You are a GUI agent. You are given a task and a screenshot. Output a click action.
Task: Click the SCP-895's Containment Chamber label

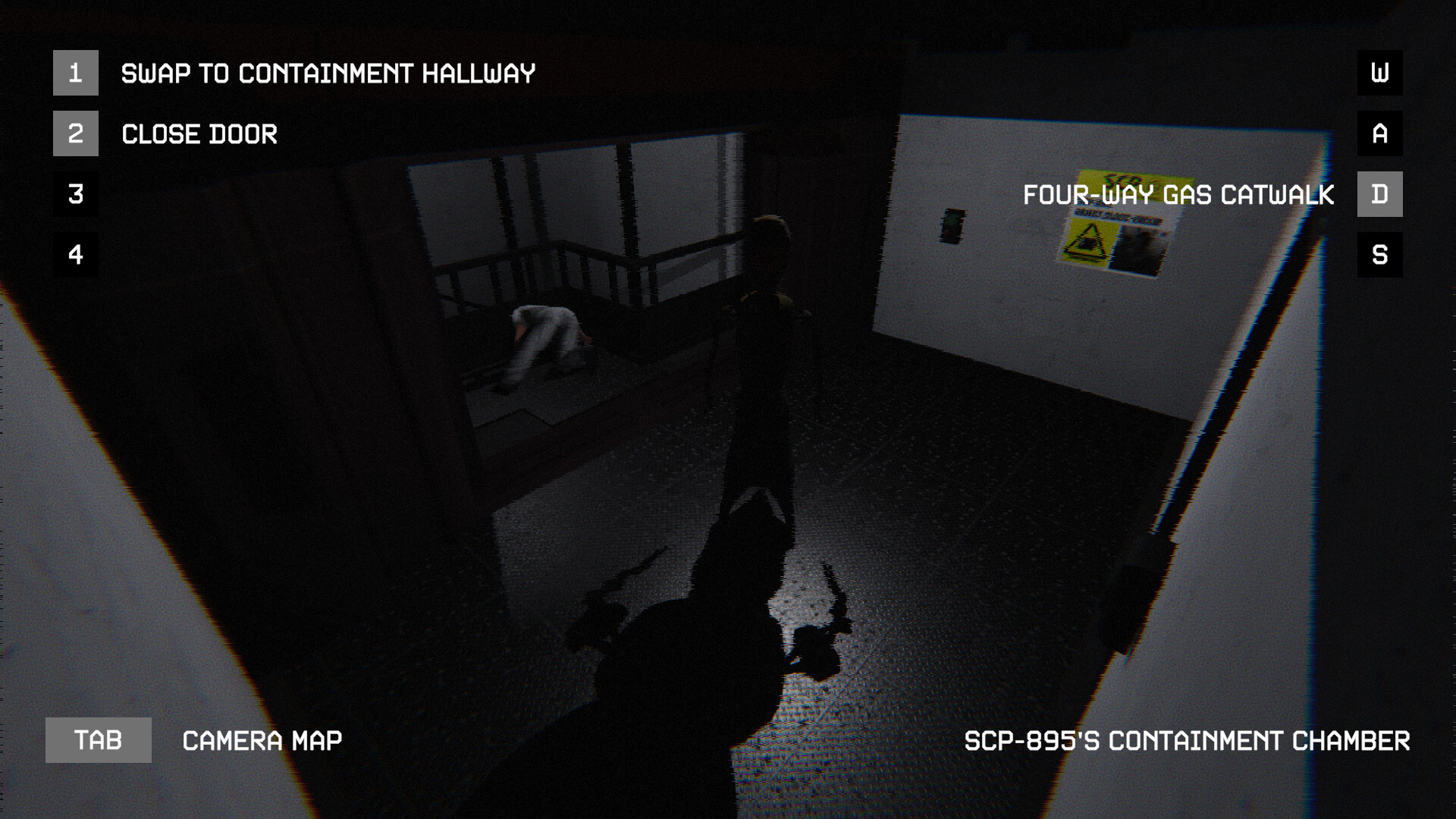point(1186,739)
